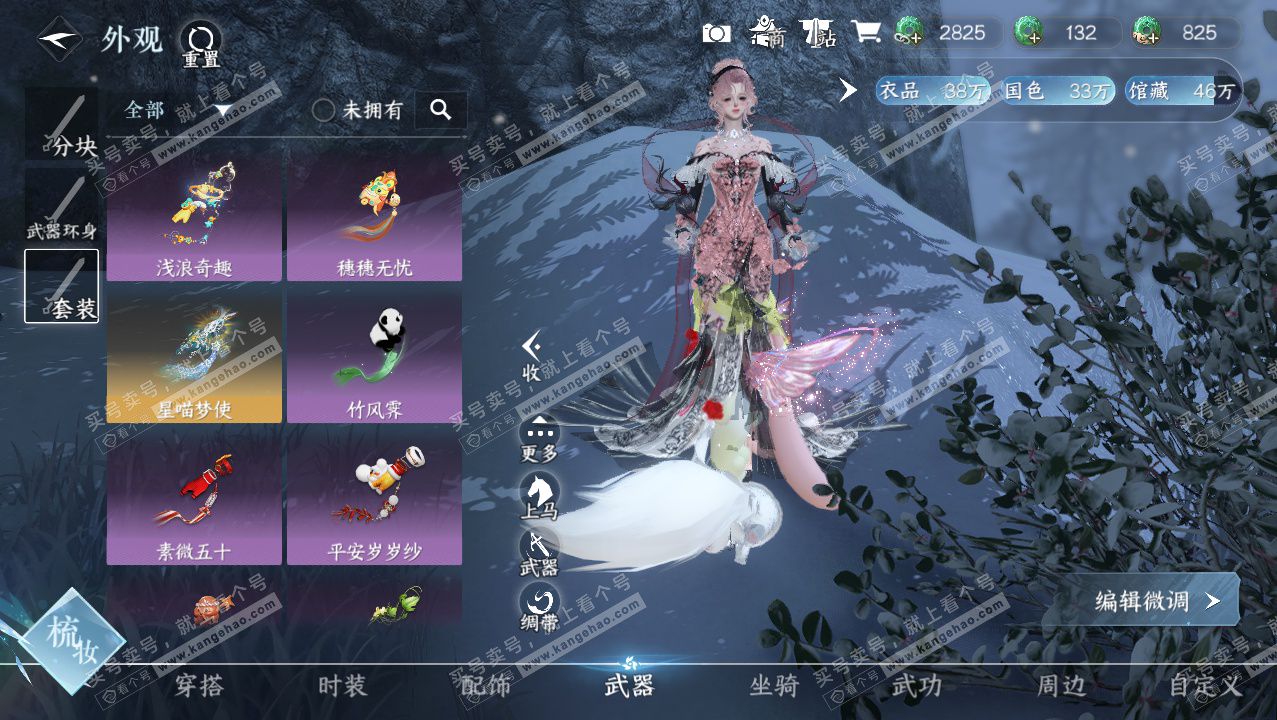
Task: Open the shopping cart
Action: point(865,33)
